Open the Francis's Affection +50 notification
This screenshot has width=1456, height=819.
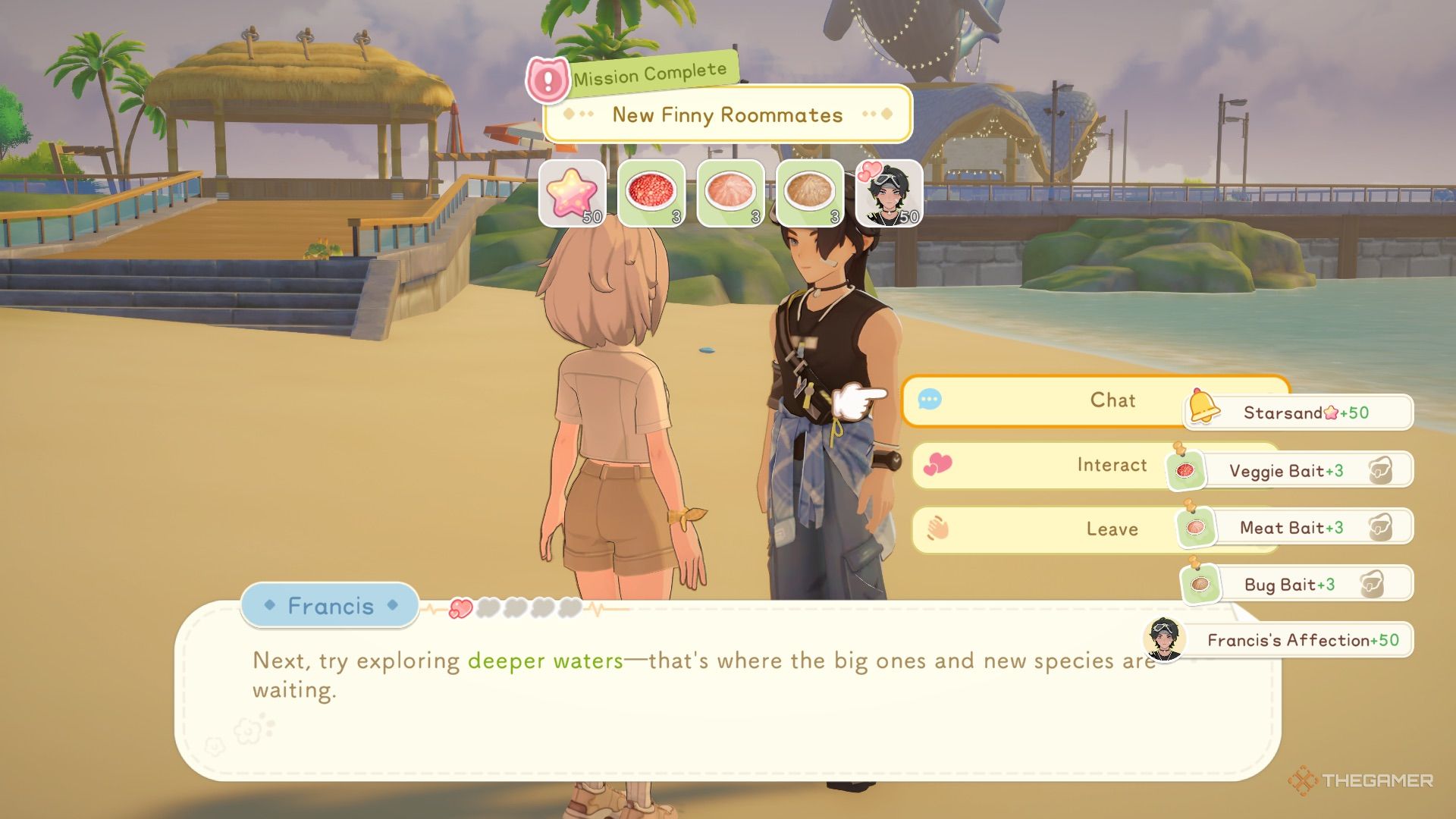tap(1289, 640)
